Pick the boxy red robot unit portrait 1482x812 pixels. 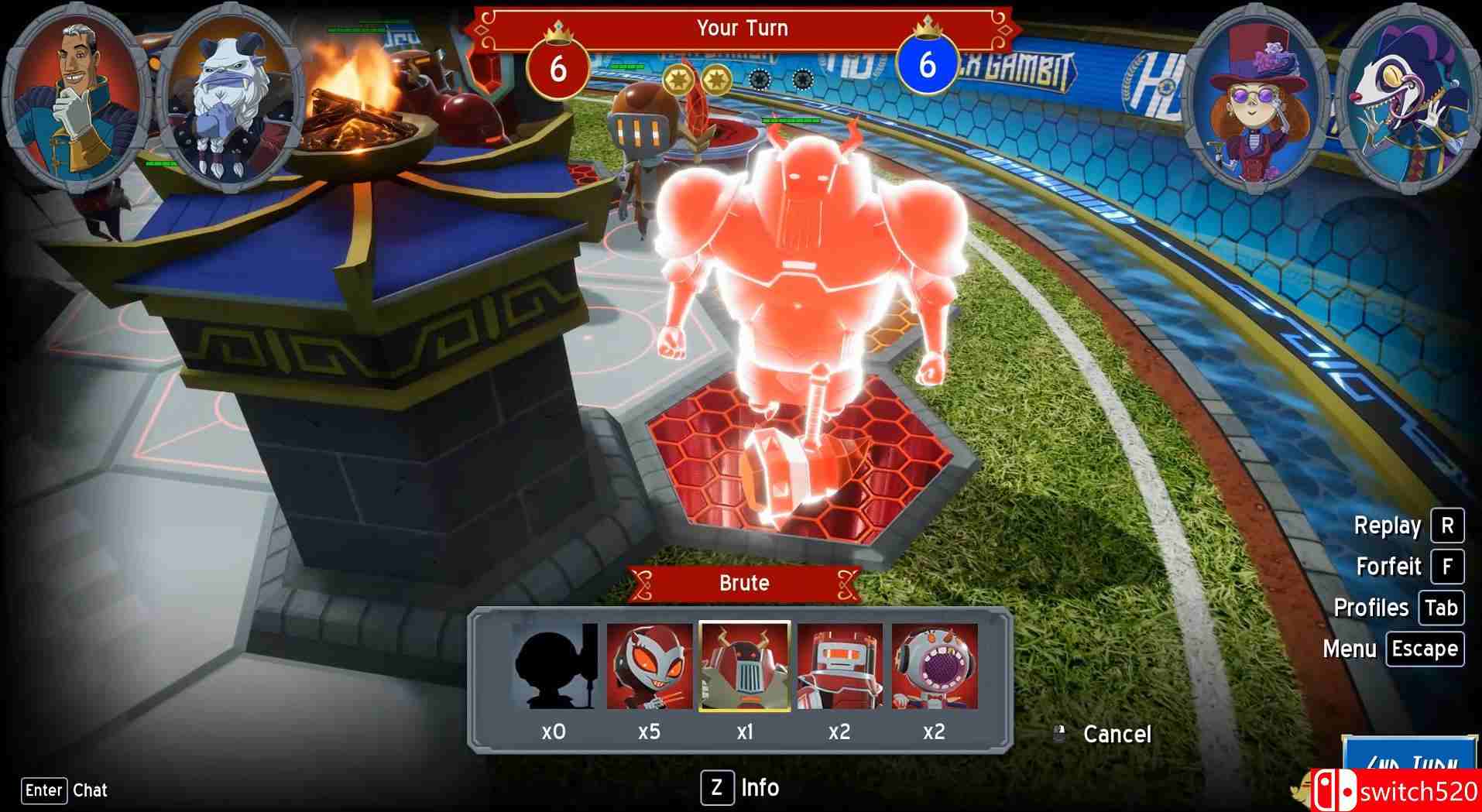839,666
